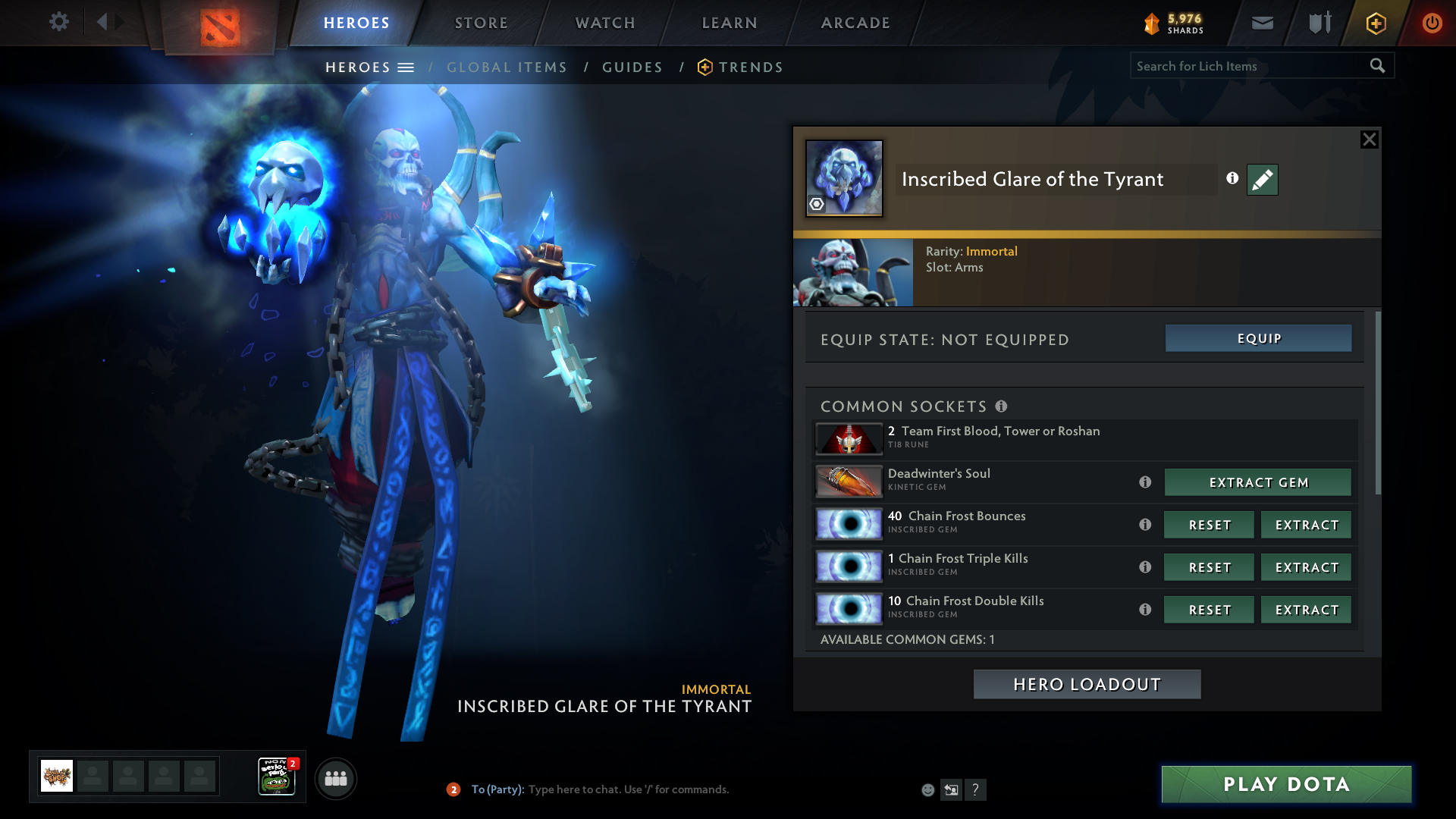The width and height of the screenshot is (1456, 819).
Task: Extract the Deadwinter's Soul kinetic gem
Action: point(1258,482)
